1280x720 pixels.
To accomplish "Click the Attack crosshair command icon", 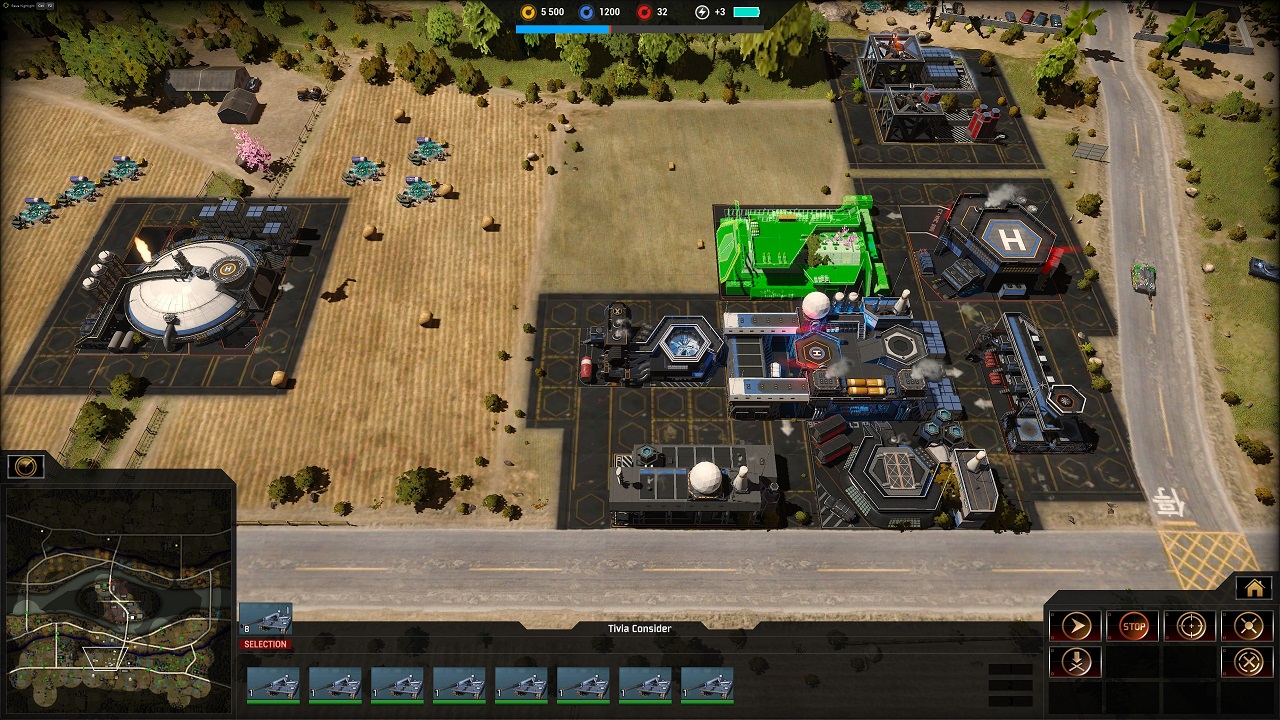I will point(1190,626).
